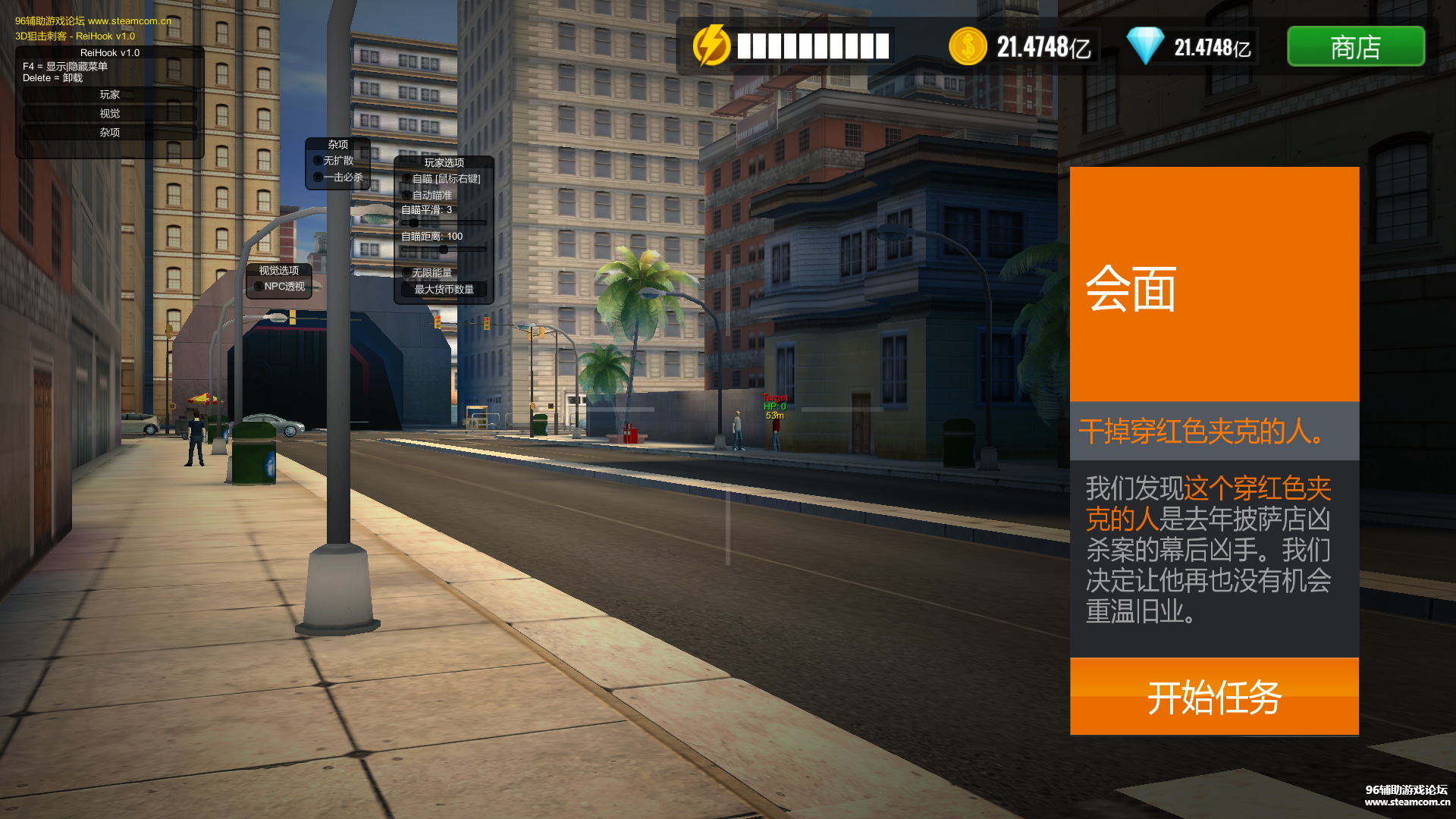Enable 自瞄 [鼠标右键] aimbot
The image size is (1456, 819).
407,179
